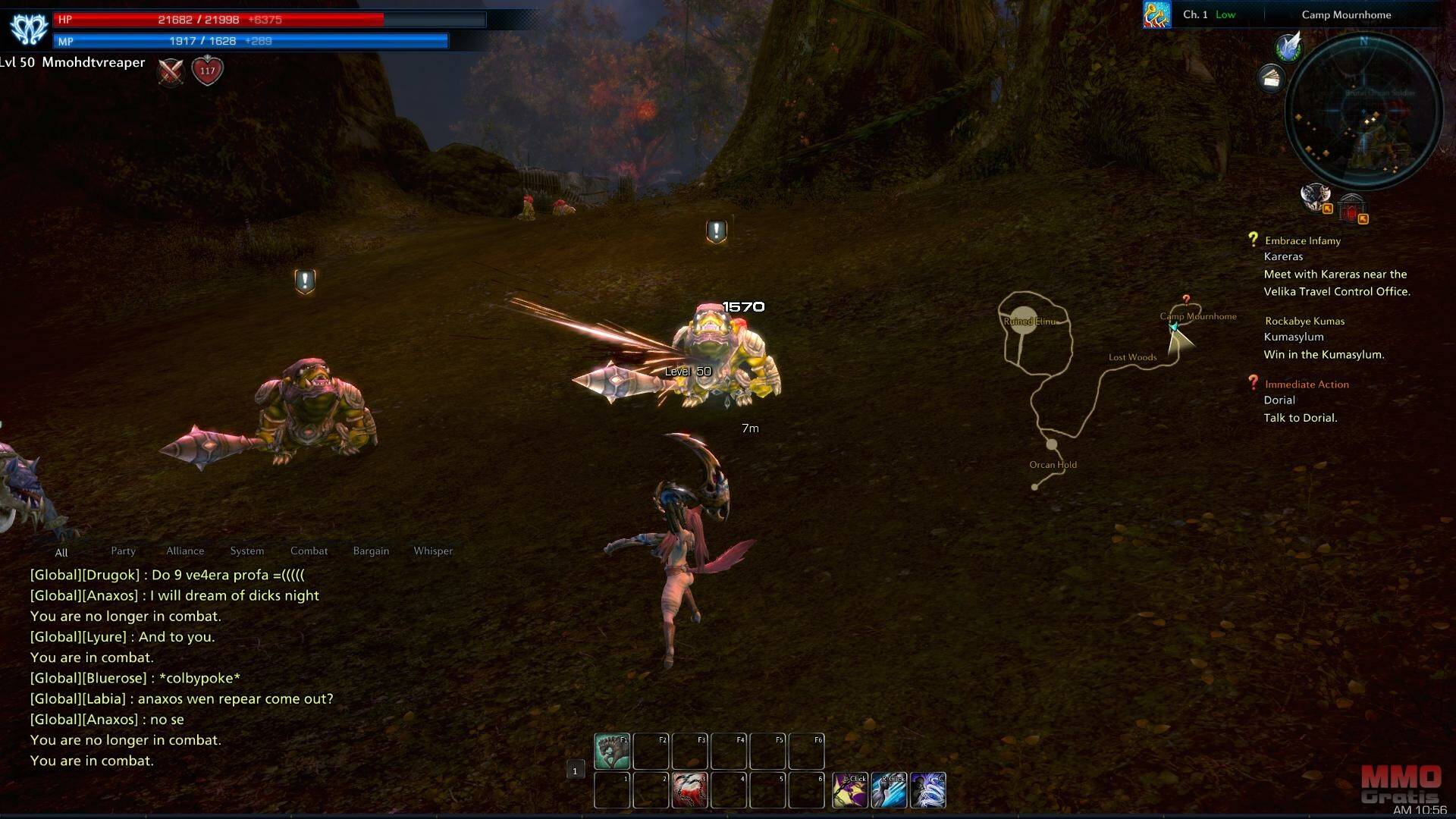Screen dimensions: 1456x819
Task: Activate the F1 teal creature skill slot
Action: [x=612, y=751]
